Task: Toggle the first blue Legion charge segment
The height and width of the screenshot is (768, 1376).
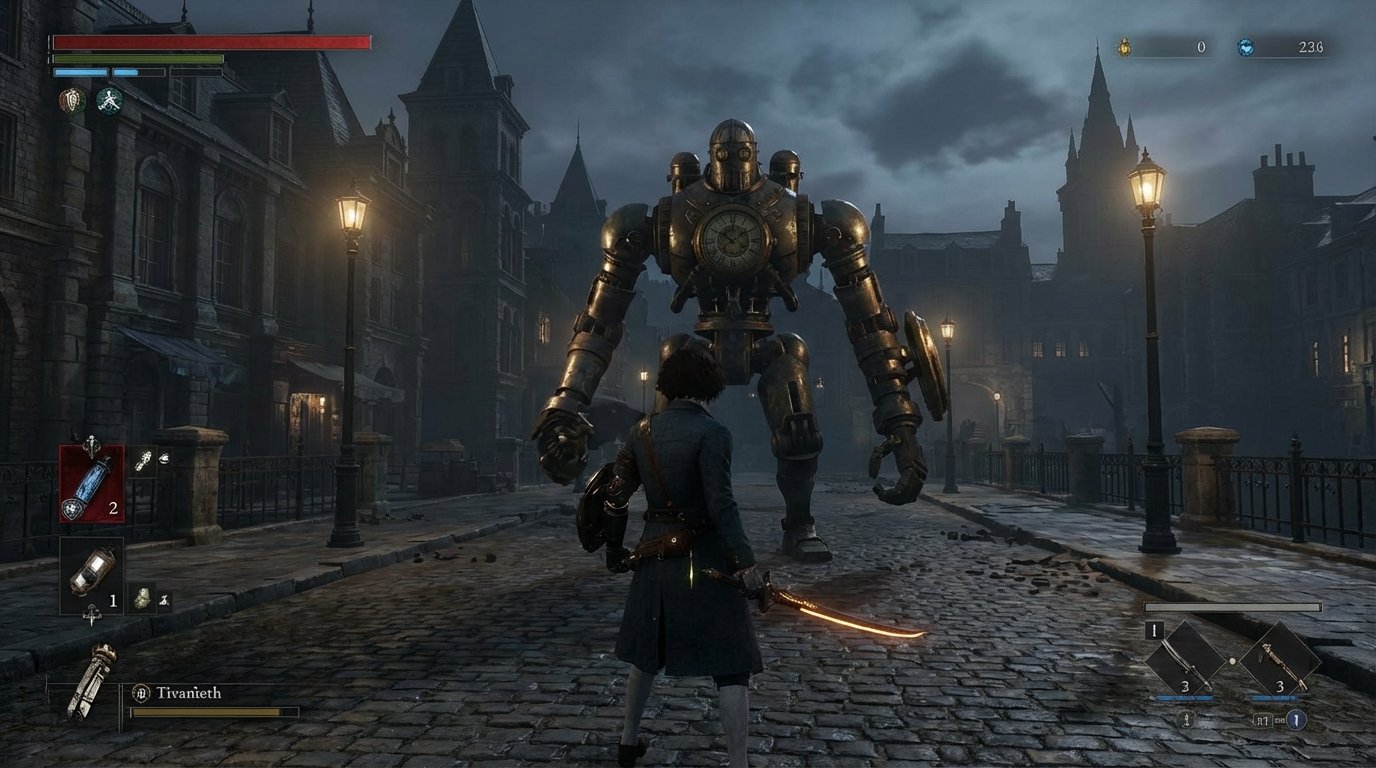Action: click(x=80, y=72)
